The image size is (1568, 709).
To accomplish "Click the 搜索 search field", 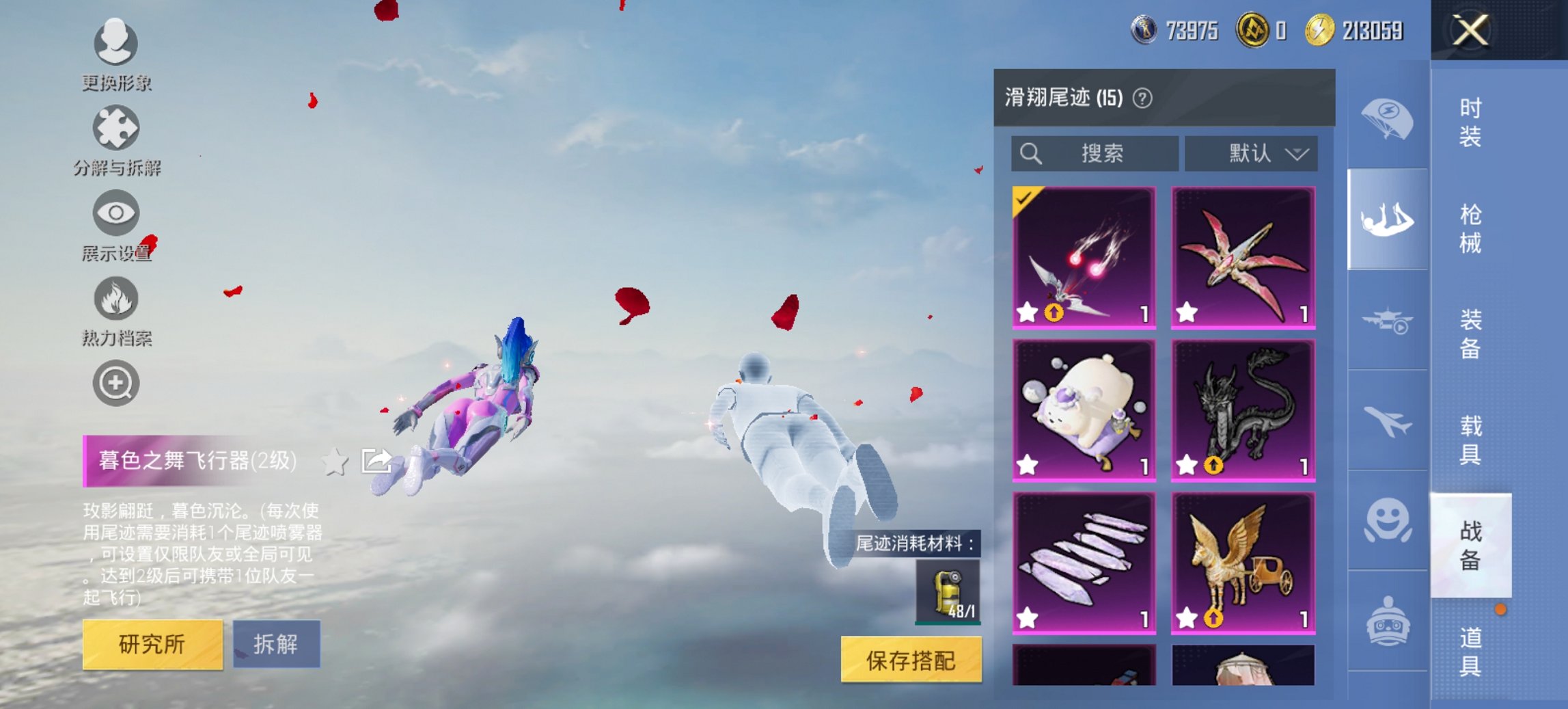I will click(x=1093, y=153).
